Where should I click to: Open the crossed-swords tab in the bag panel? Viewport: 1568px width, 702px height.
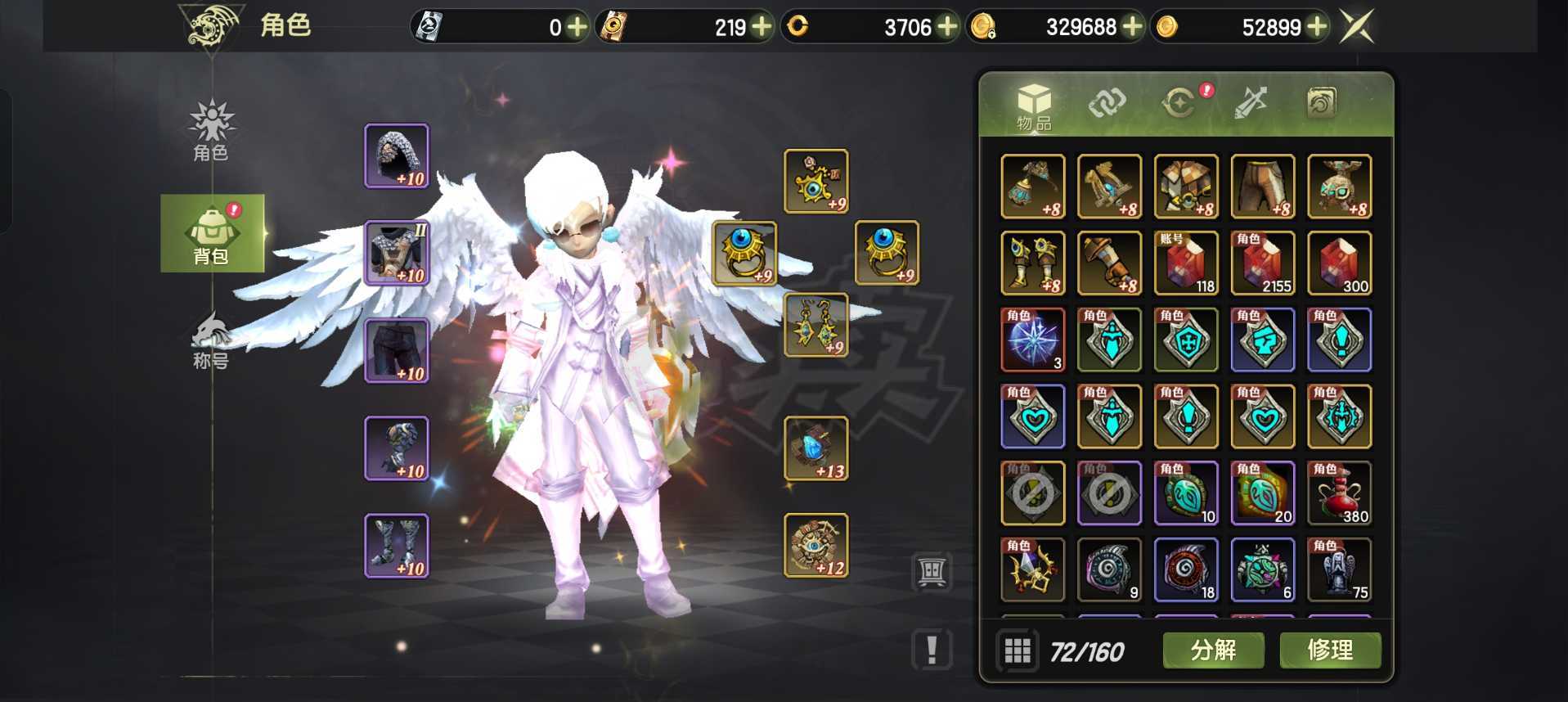click(1251, 103)
